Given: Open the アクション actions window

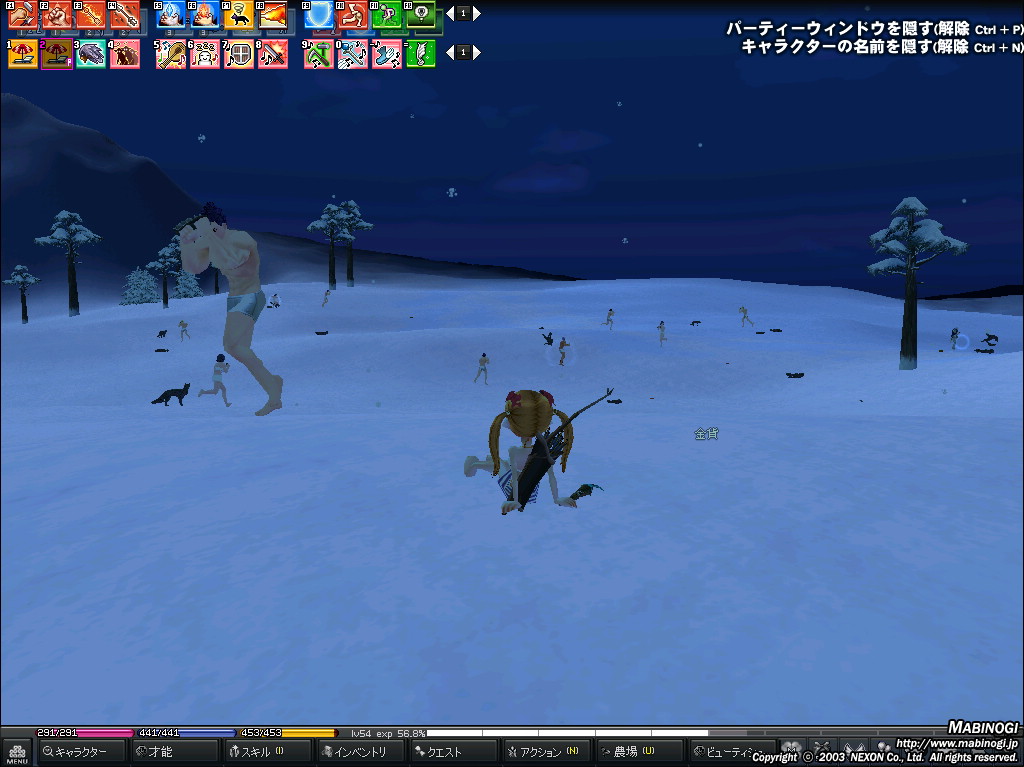Looking at the screenshot, I should (546, 751).
